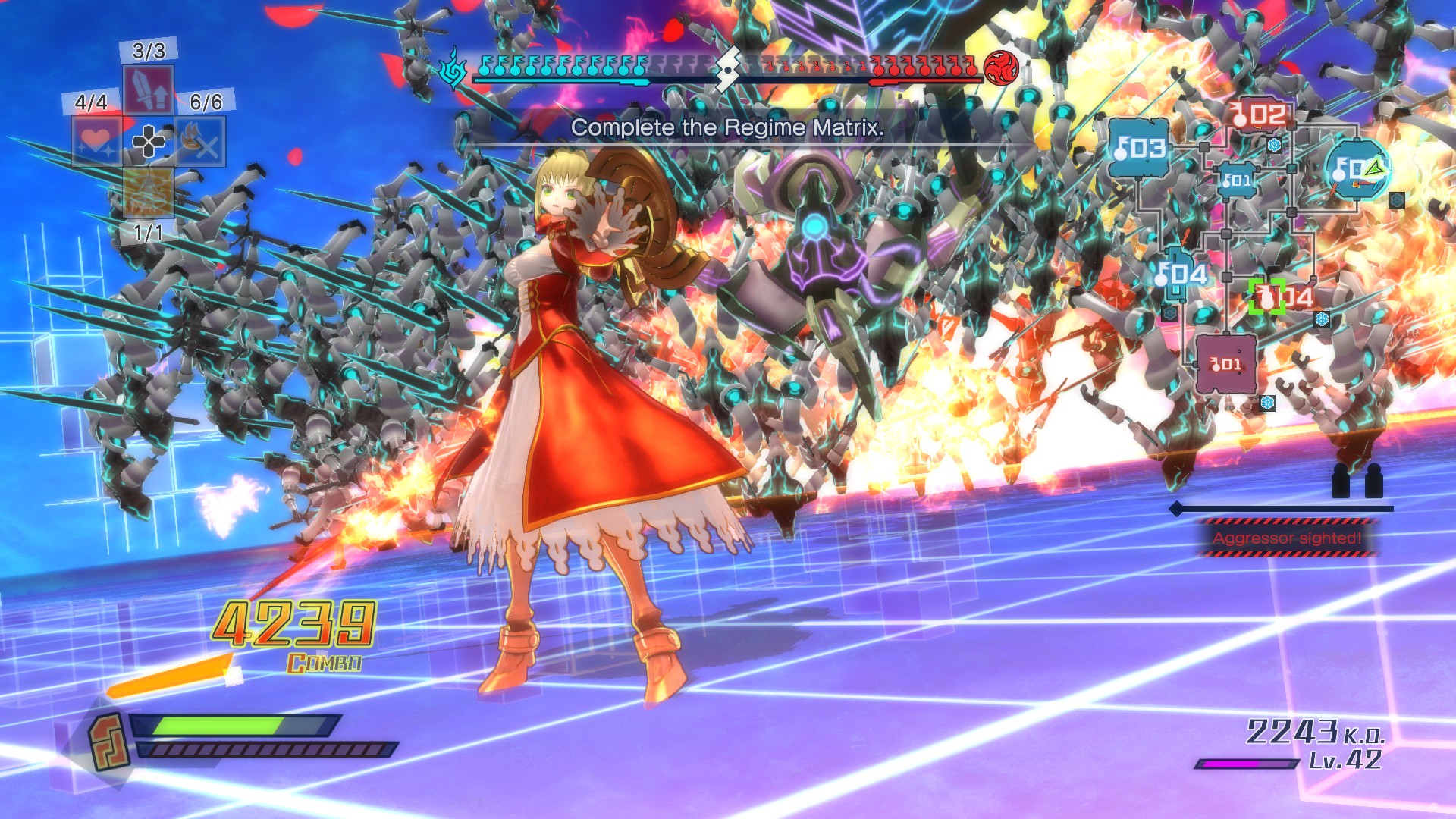Click the D-pad indicator in the skill cross
Viewport: 1456px width, 819px height.
click(147, 142)
